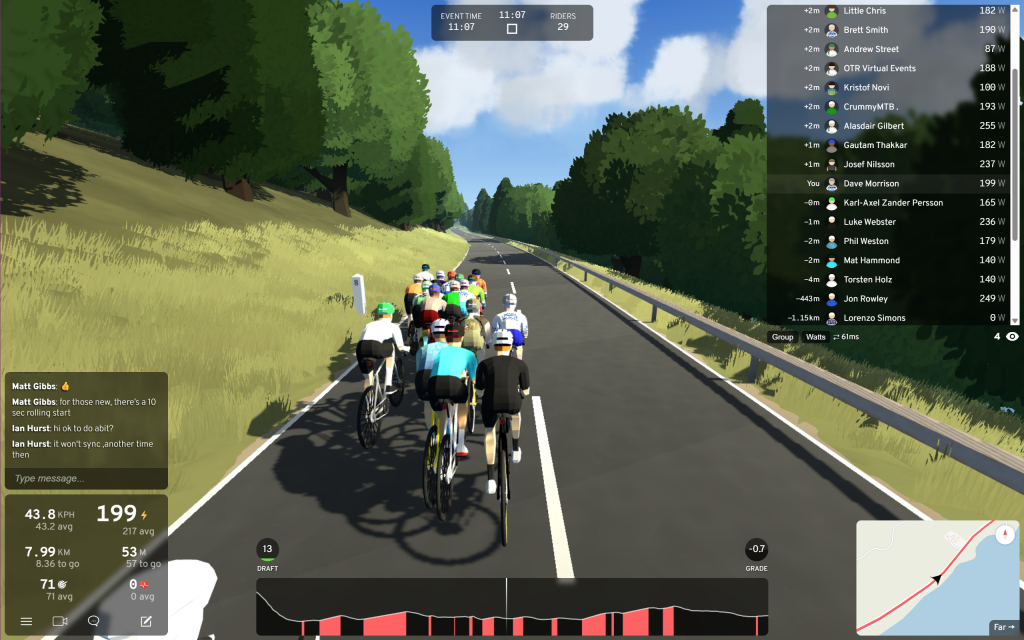Click the edit pencil icon in the stats panel
The width and height of the screenshot is (1024, 640).
[146, 621]
